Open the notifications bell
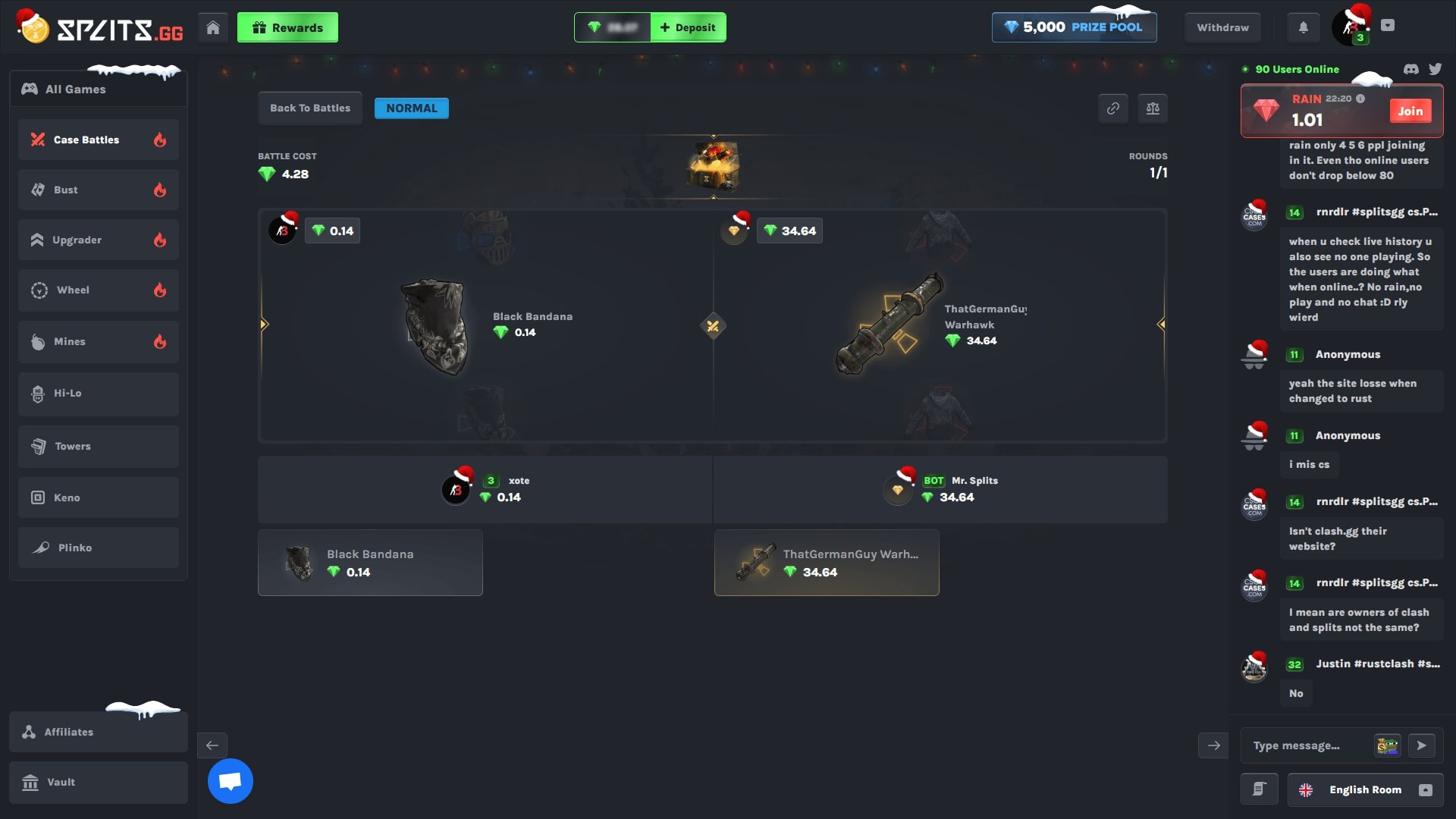 point(1304,27)
